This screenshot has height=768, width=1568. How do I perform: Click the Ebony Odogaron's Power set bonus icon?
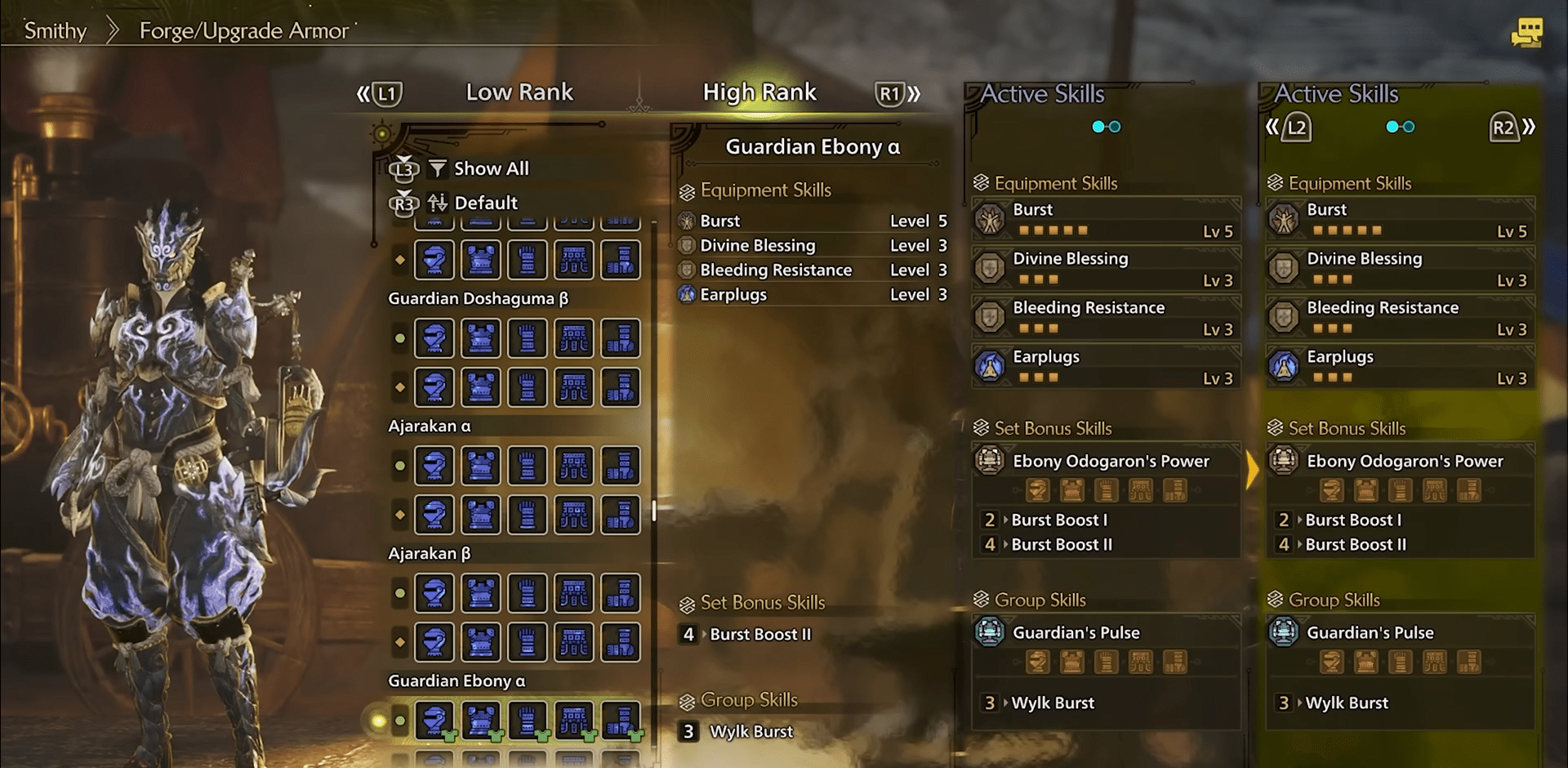pos(989,461)
